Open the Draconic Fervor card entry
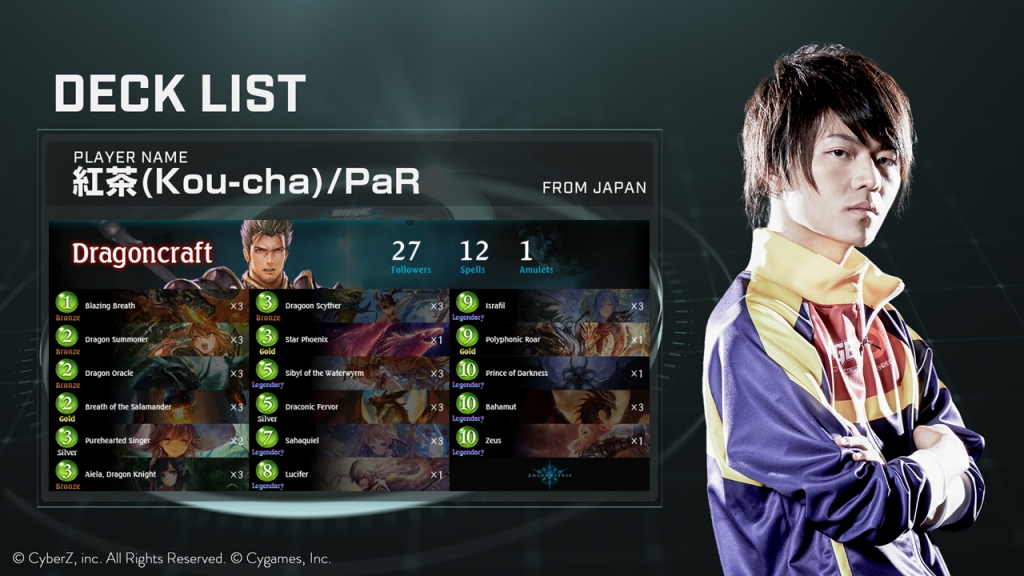Viewport: 1024px width, 576px height. pos(350,407)
